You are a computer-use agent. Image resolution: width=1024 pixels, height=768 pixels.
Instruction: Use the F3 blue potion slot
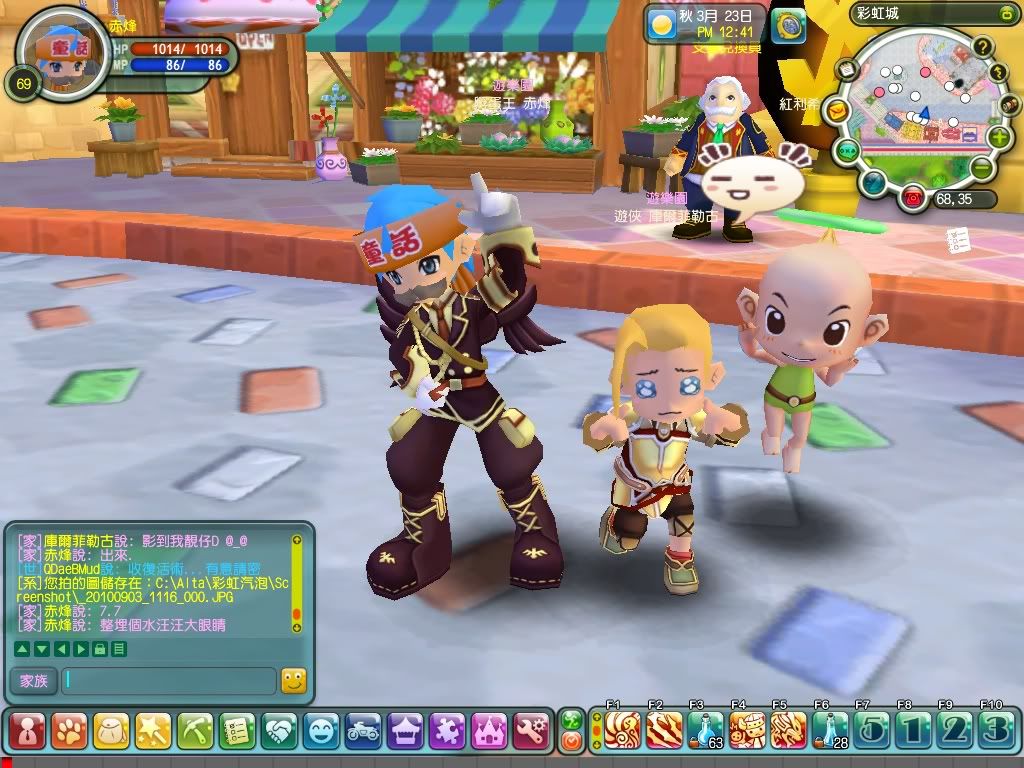[x=705, y=730]
